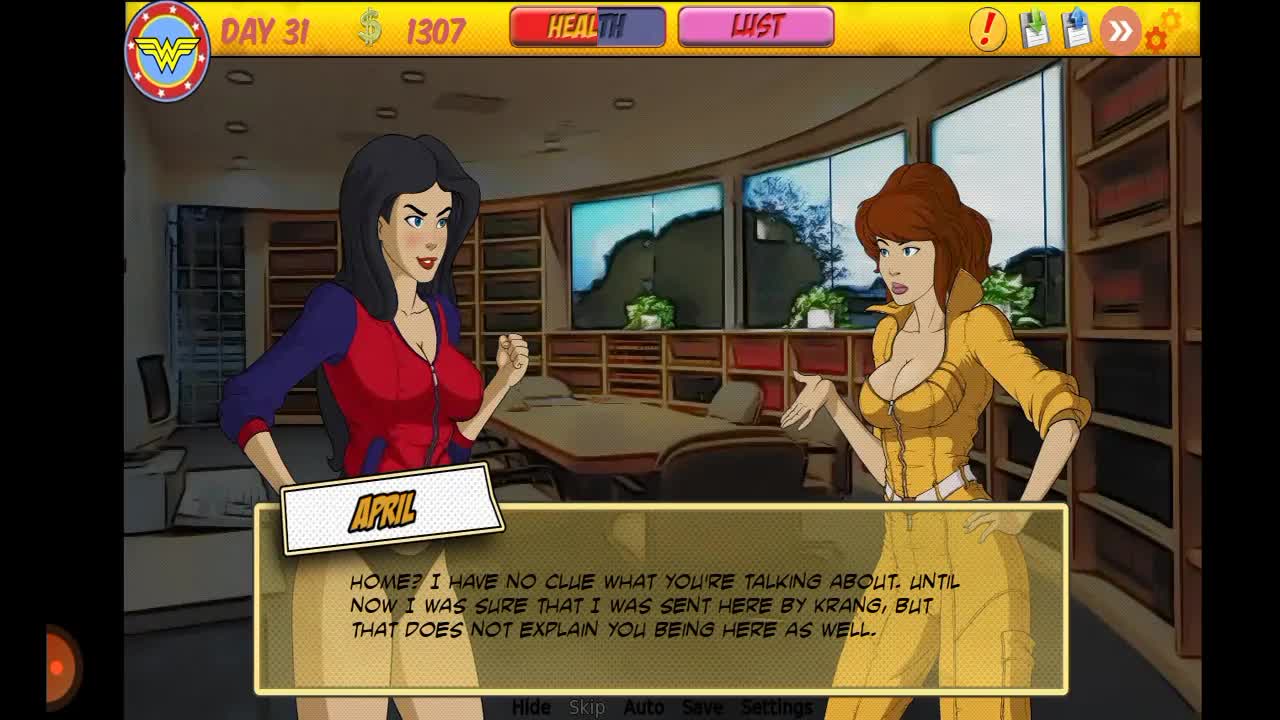Toggle Auto dialogue advance
Screen dimensions: 1280x720
coord(644,707)
